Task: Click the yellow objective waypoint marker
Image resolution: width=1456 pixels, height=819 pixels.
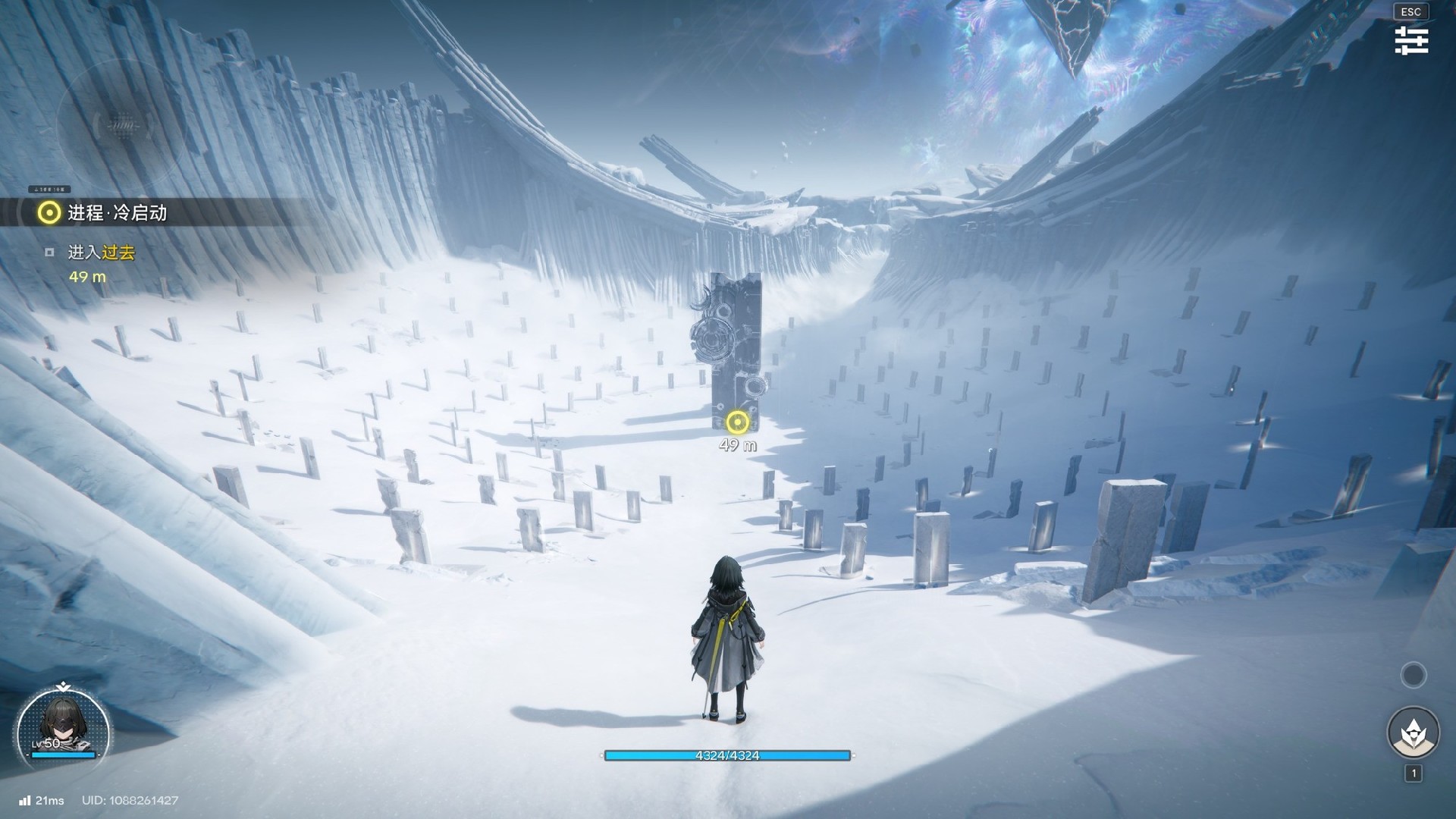Action: [x=737, y=422]
